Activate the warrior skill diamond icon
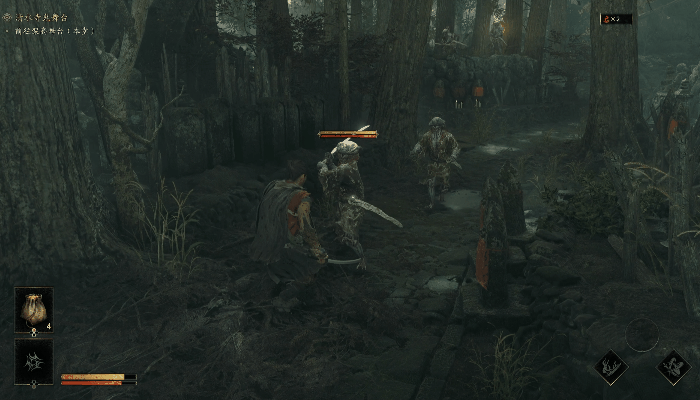Image resolution: width=700 pixels, height=400 pixels. tap(674, 366)
